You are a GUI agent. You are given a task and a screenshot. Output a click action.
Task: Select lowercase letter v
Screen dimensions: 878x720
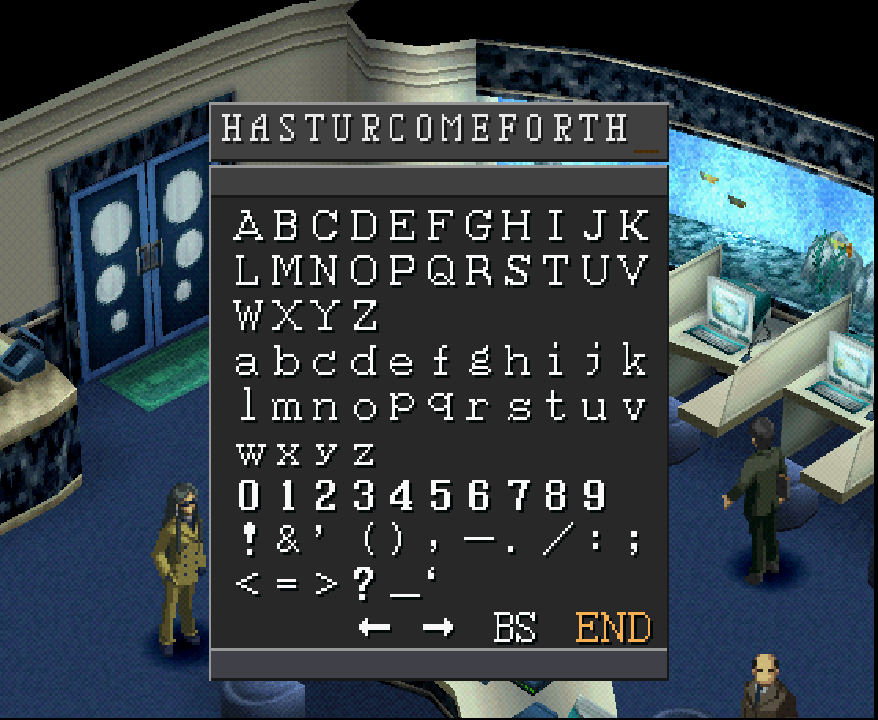(x=633, y=407)
